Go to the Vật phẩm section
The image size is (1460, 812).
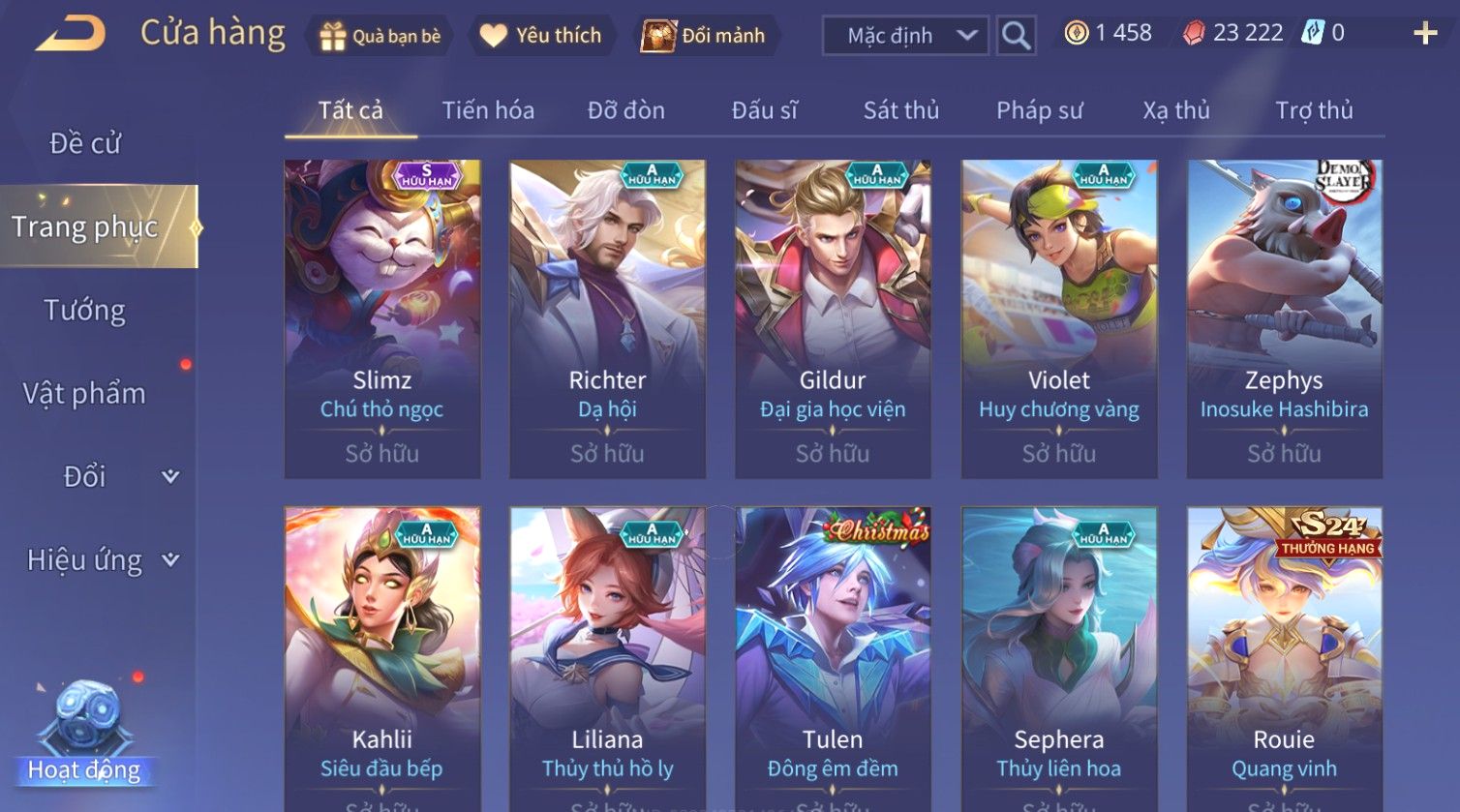pyautogui.click(x=85, y=394)
